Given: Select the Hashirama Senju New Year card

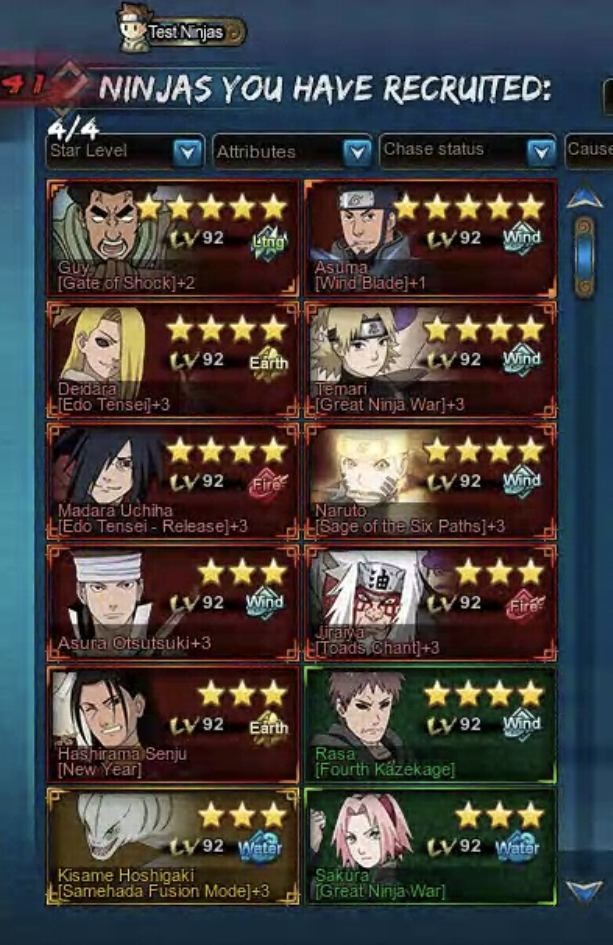Looking at the screenshot, I should click(173, 725).
